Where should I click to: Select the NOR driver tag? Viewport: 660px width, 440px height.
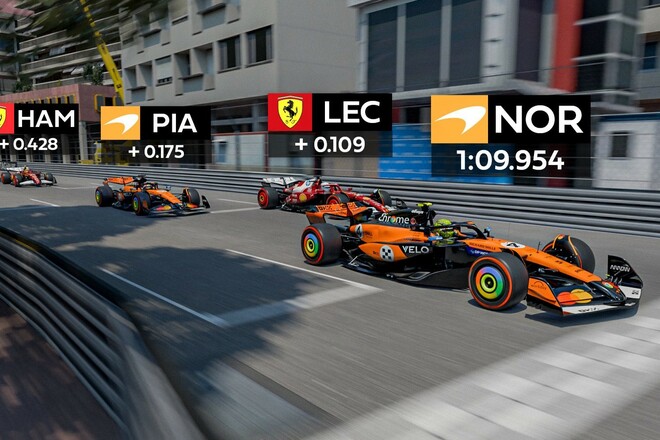(510, 120)
